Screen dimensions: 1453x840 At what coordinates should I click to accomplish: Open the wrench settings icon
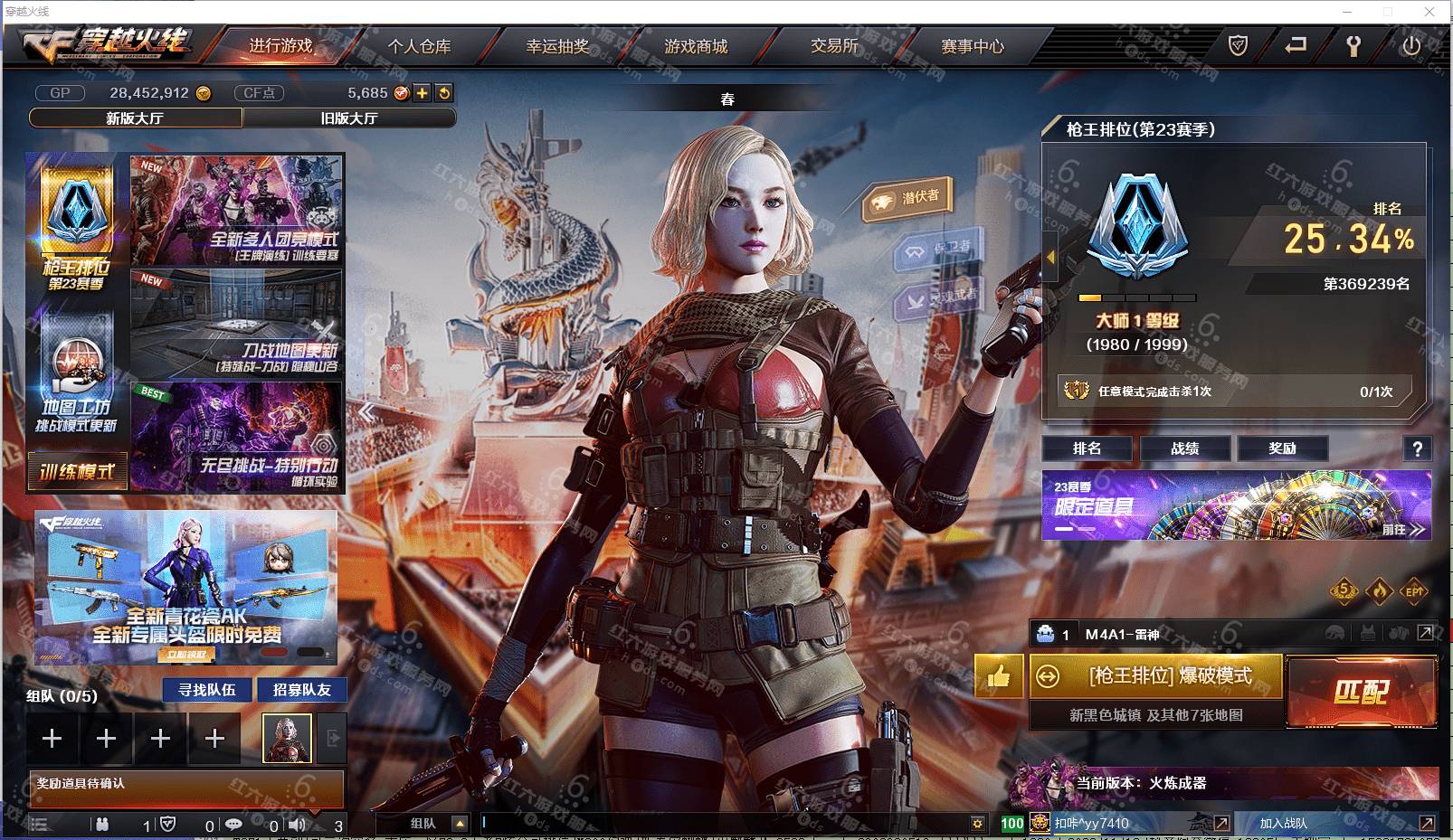[x=1353, y=46]
